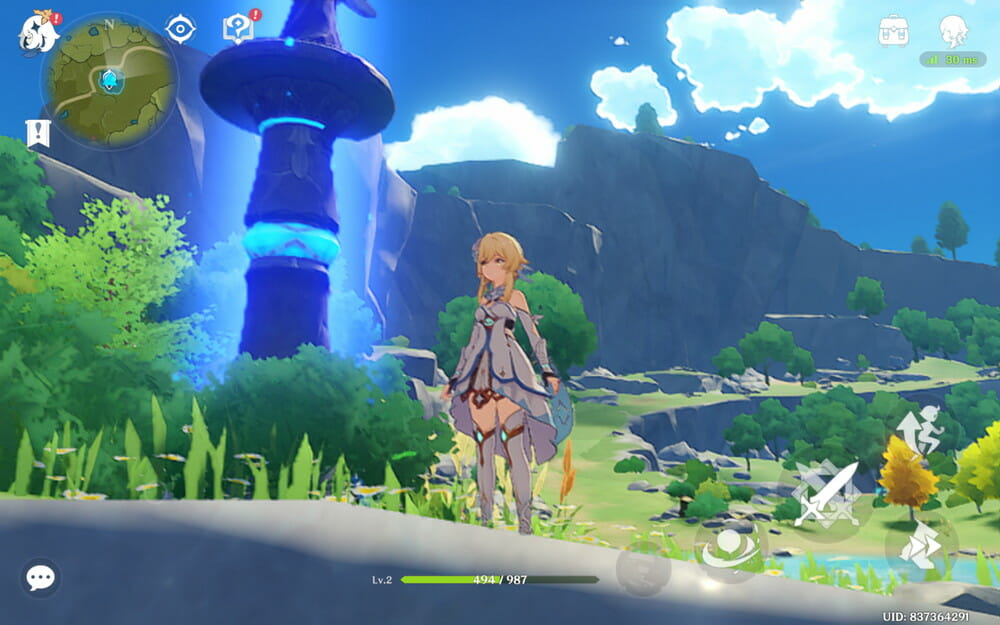The image size is (1000, 625).
Task: Open the question-mark tutorial book
Action: tap(238, 28)
